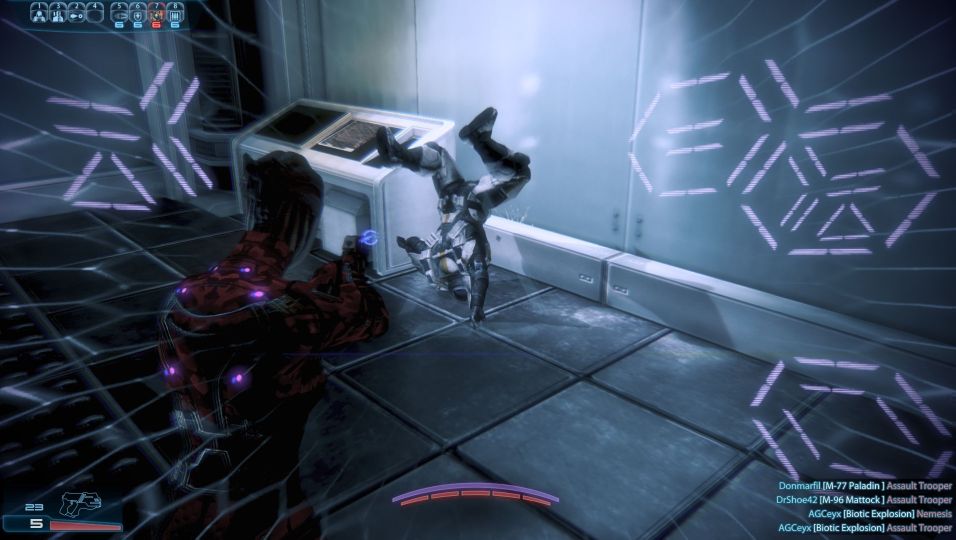The height and width of the screenshot is (540, 956).
Task: Select the shield-cross consumable in slot 6
Action: [x=138, y=14]
